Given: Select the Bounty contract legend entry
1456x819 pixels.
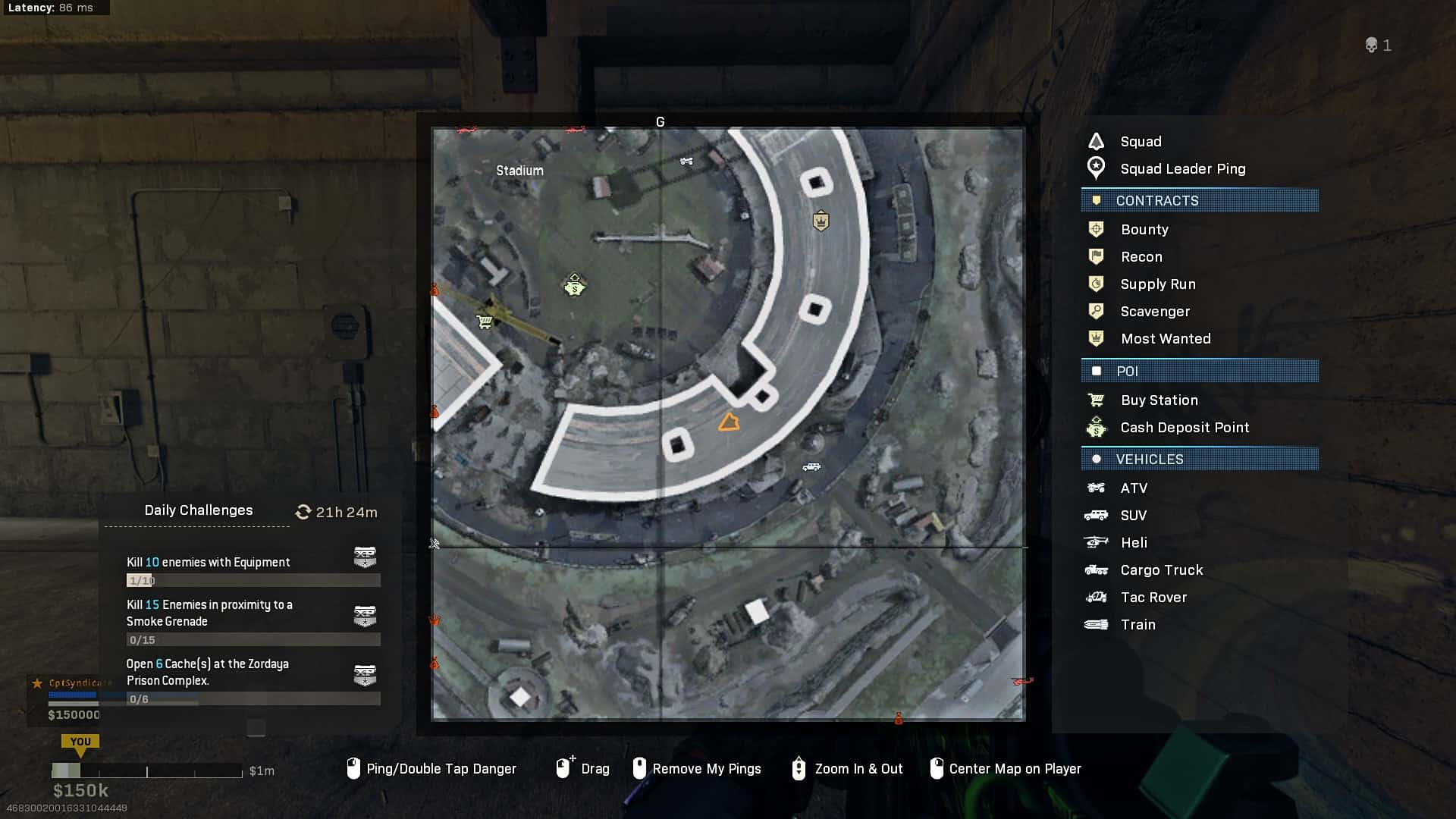Looking at the screenshot, I should pyautogui.click(x=1144, y=230).
